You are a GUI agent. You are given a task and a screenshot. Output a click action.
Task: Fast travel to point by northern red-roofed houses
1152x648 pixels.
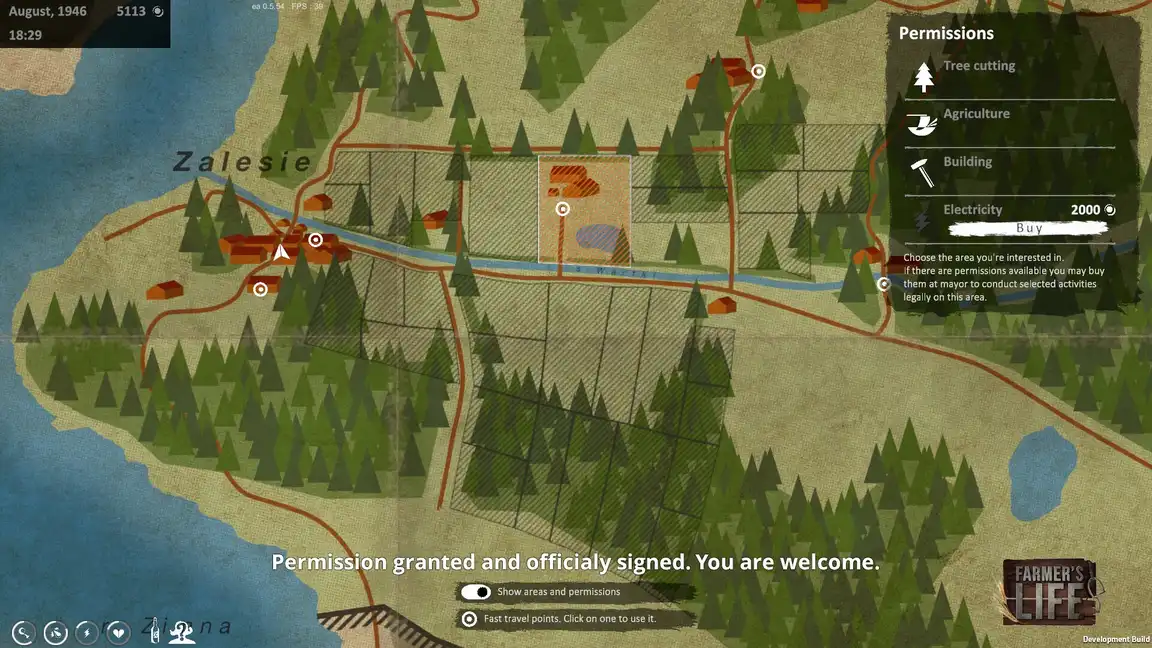(758, 71)
